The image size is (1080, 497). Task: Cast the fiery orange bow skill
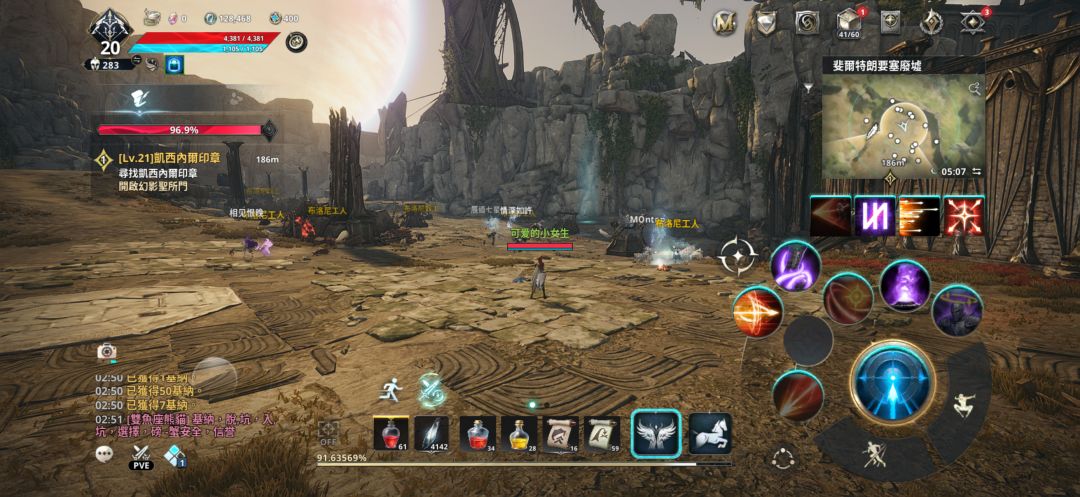coord(757,312)
